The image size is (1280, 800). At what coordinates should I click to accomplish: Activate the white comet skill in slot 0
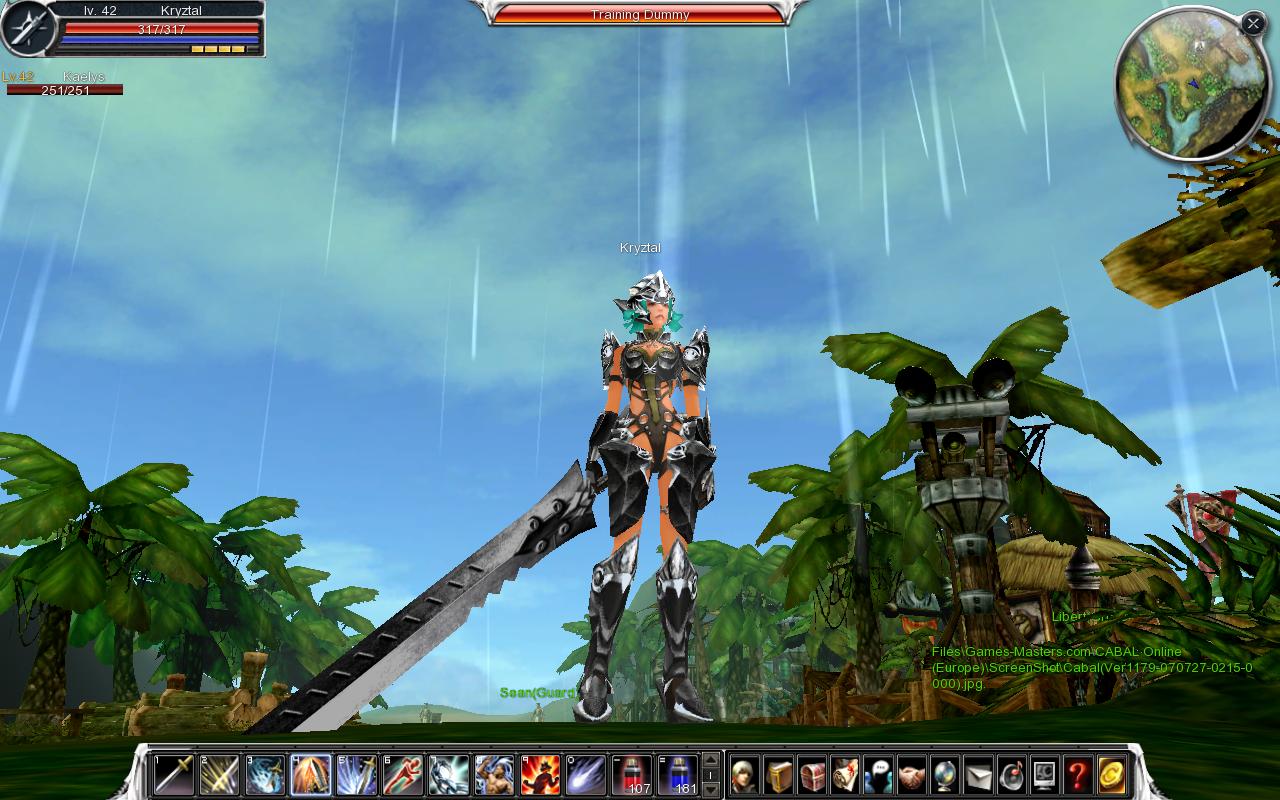coord(586,775)
